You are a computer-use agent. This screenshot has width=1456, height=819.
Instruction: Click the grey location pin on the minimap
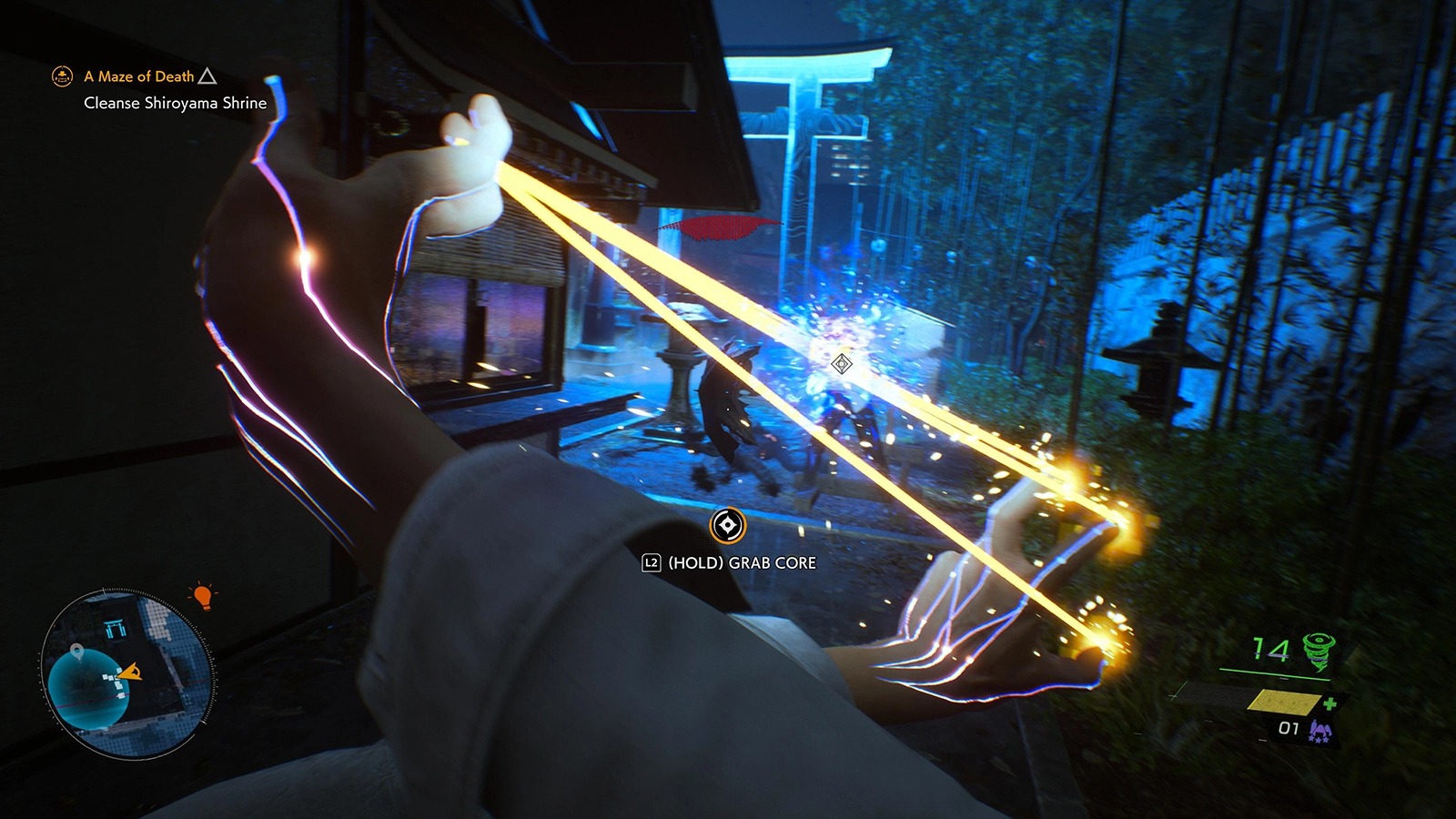[76, 651]
